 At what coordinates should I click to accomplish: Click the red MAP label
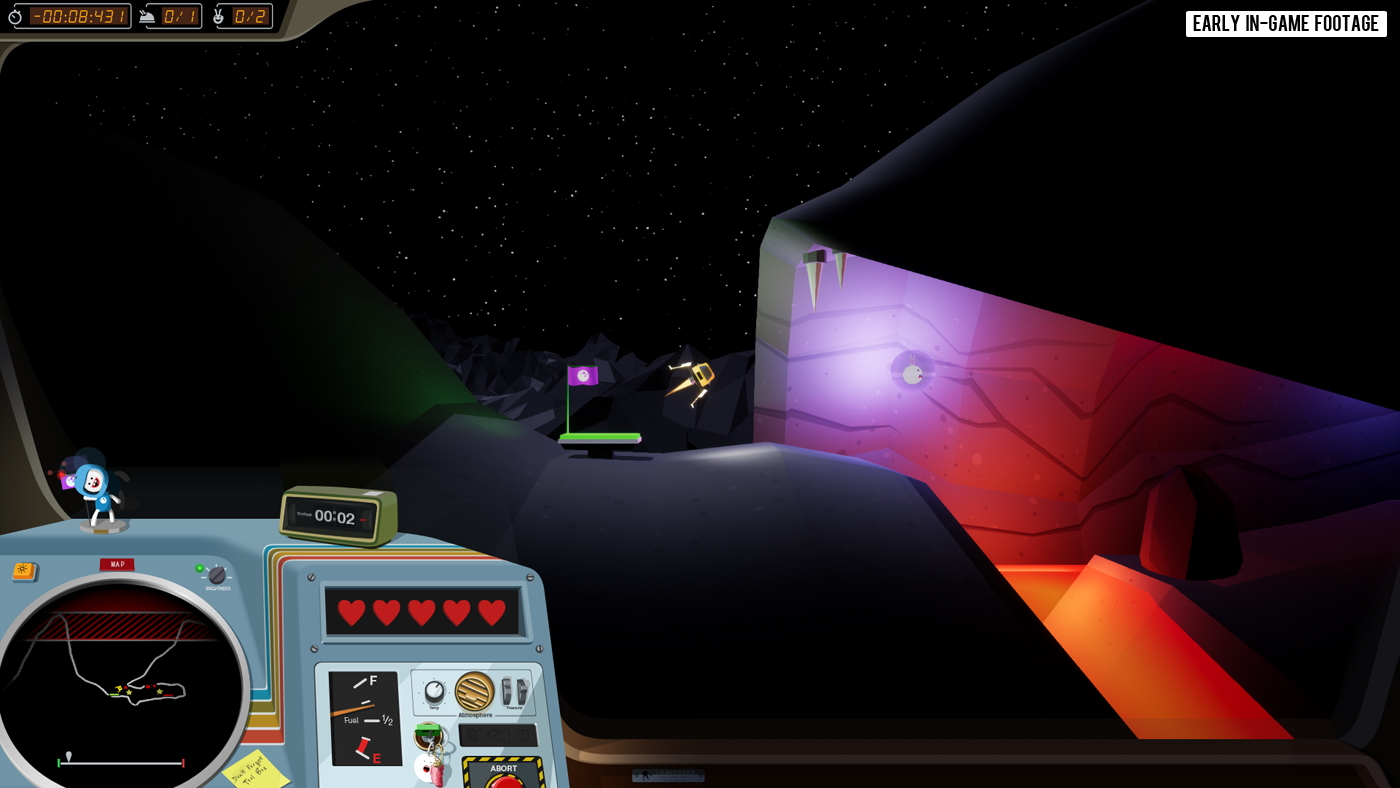coord(117,564)
